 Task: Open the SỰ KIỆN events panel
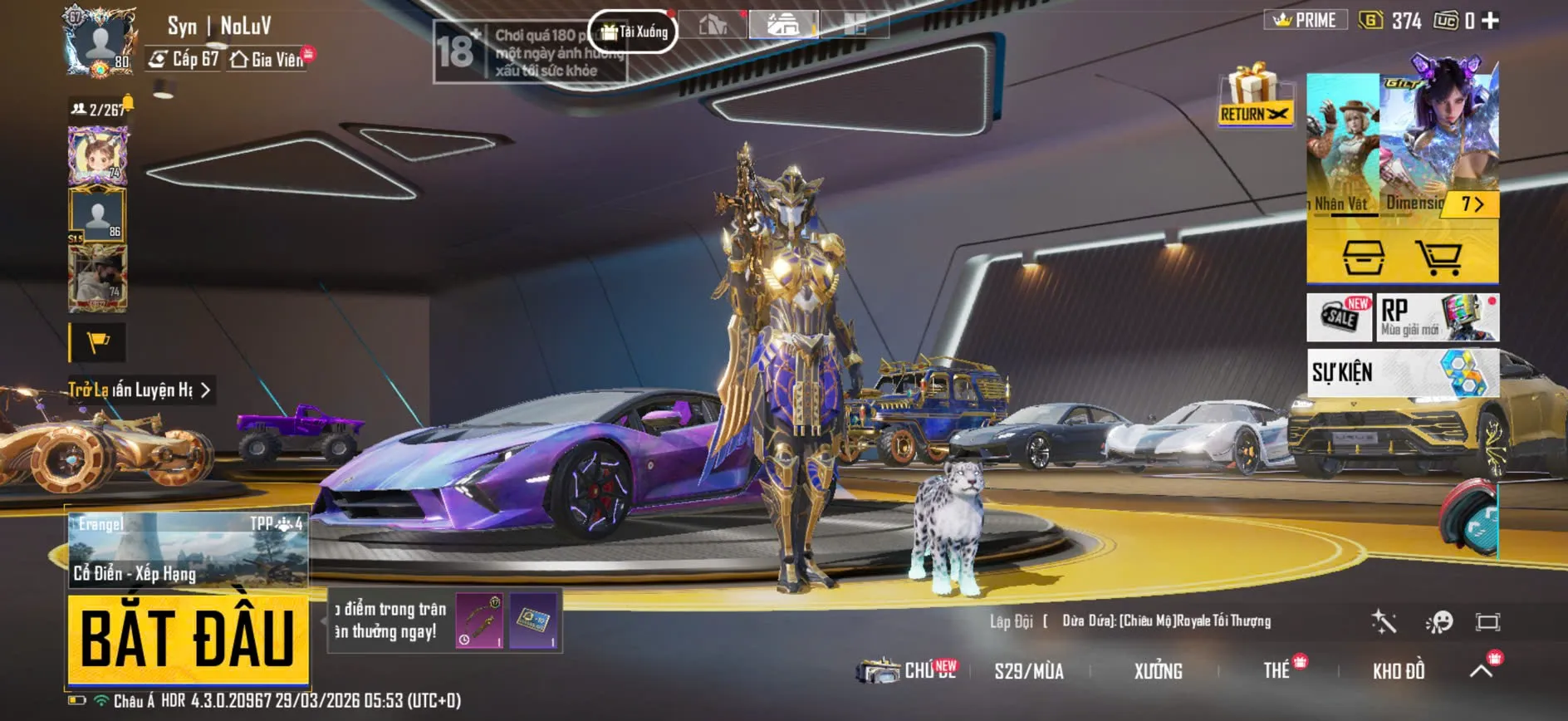pos(1404,372)
